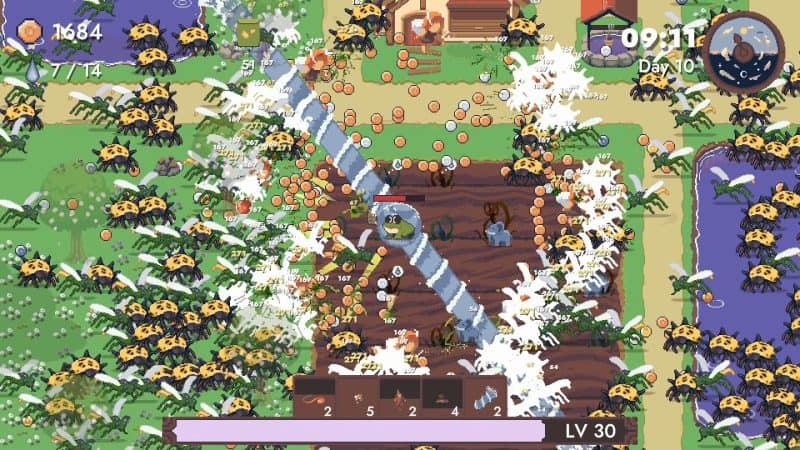This screenshot has width=800, height=450.
Task: Select the hotbar slot showing count 4
Action: coord(440,396)
